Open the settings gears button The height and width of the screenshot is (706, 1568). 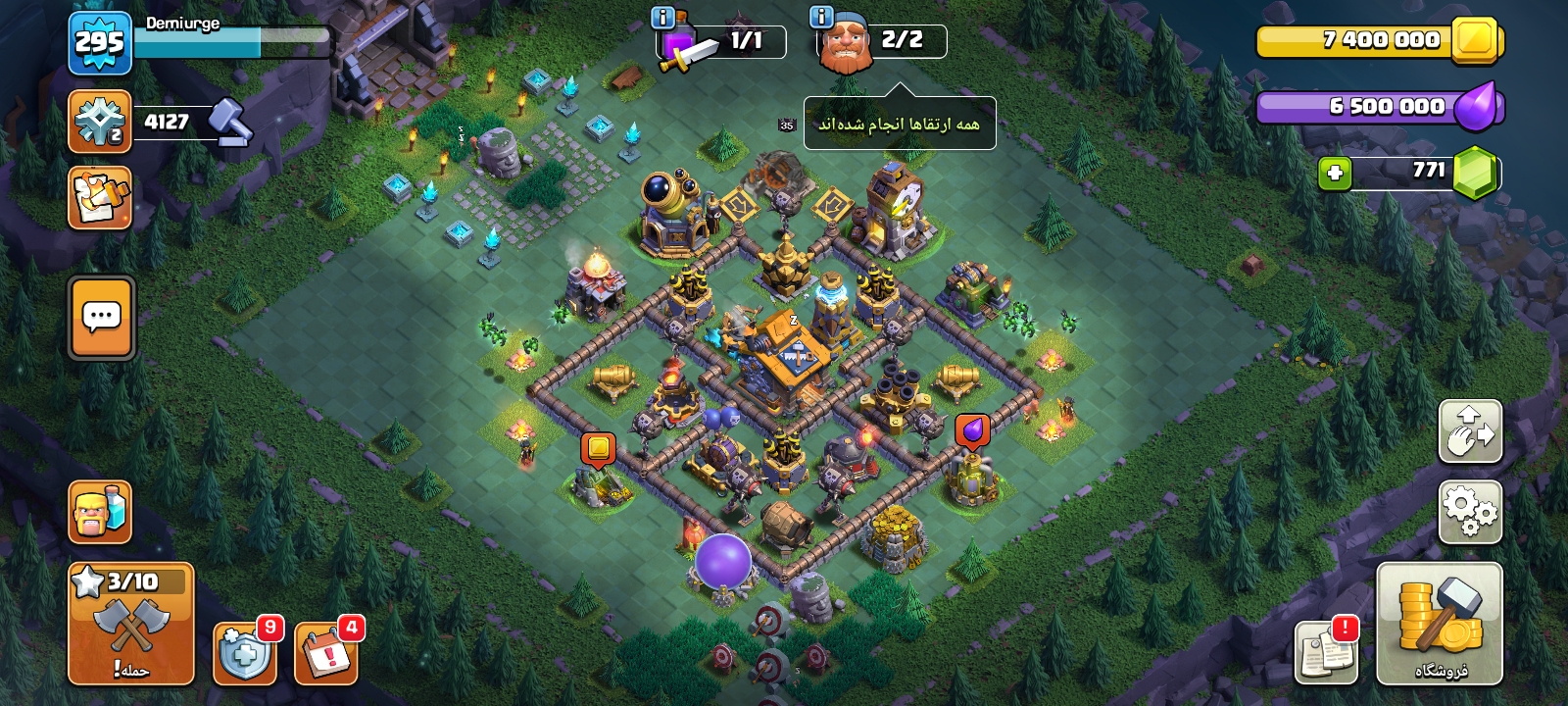pos(1470,511)
